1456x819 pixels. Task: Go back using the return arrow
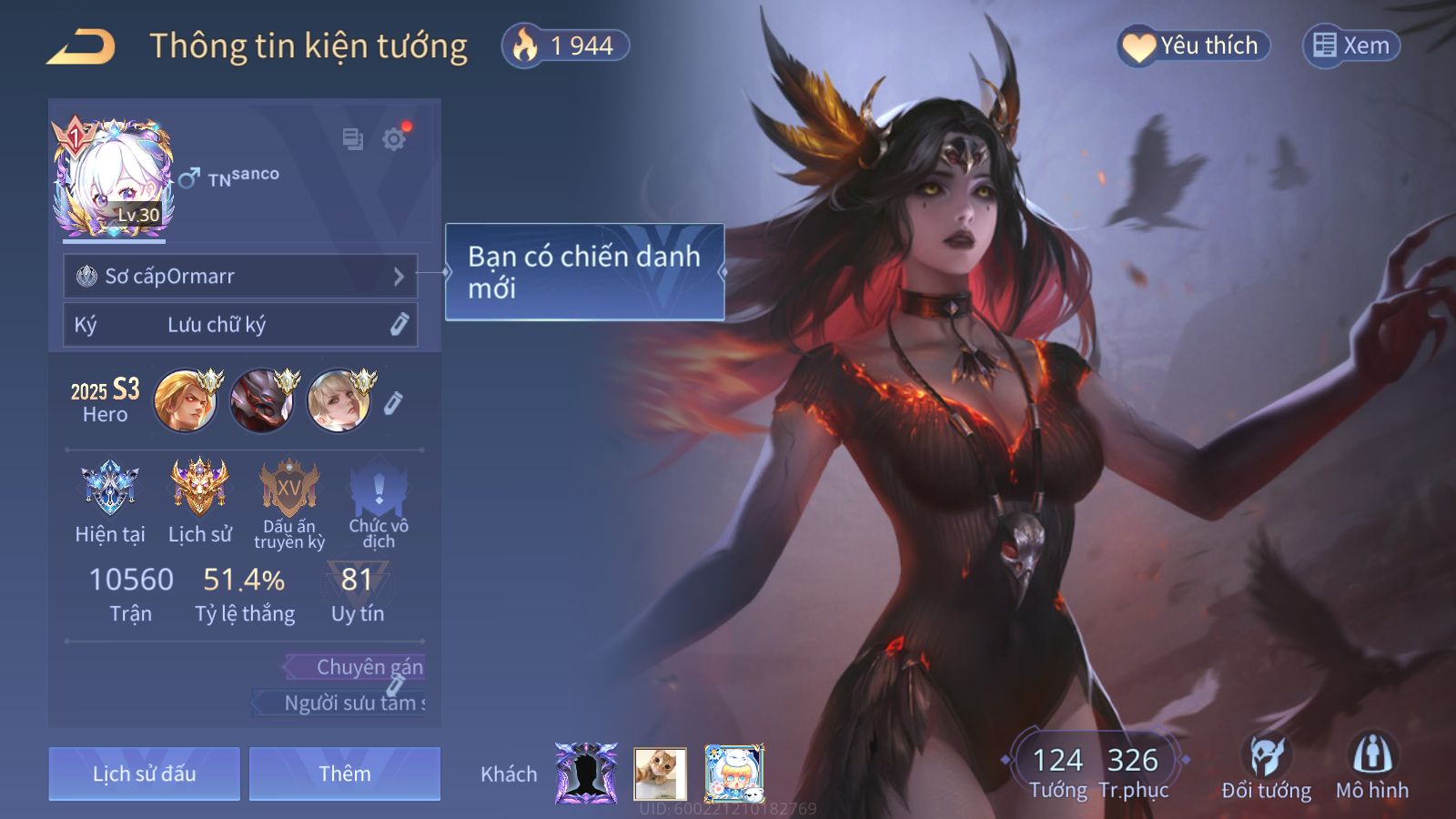[x=81, y=46]
